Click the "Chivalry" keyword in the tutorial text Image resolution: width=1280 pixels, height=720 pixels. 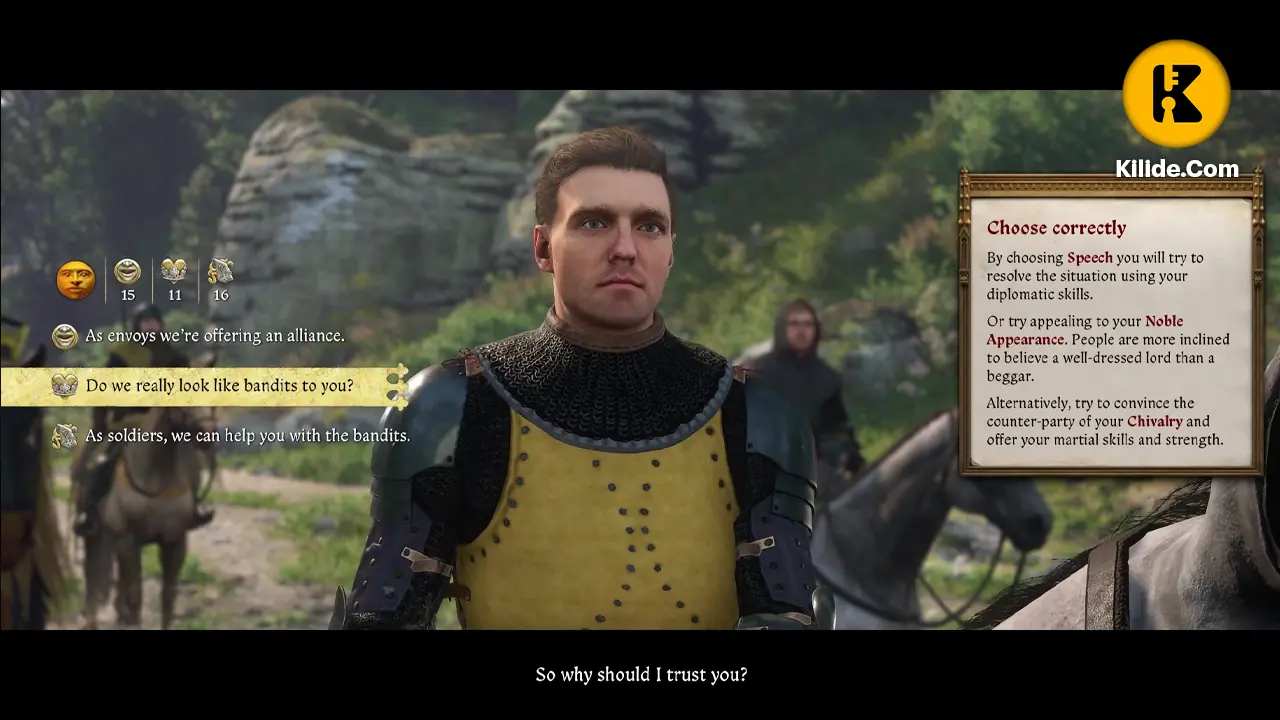pos(1155,421)
